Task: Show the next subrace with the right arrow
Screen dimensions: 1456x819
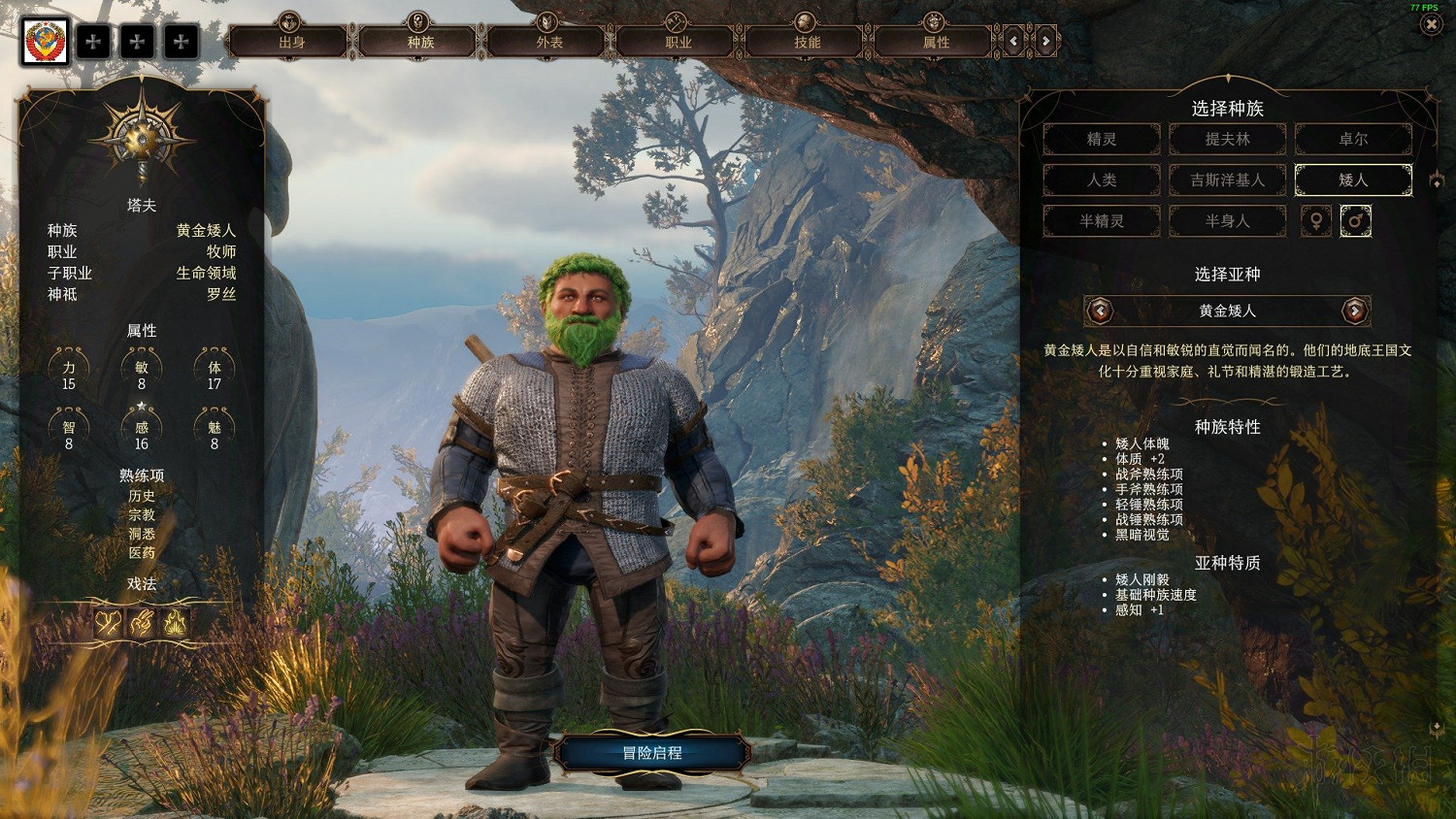Action: click(1354, 311)
